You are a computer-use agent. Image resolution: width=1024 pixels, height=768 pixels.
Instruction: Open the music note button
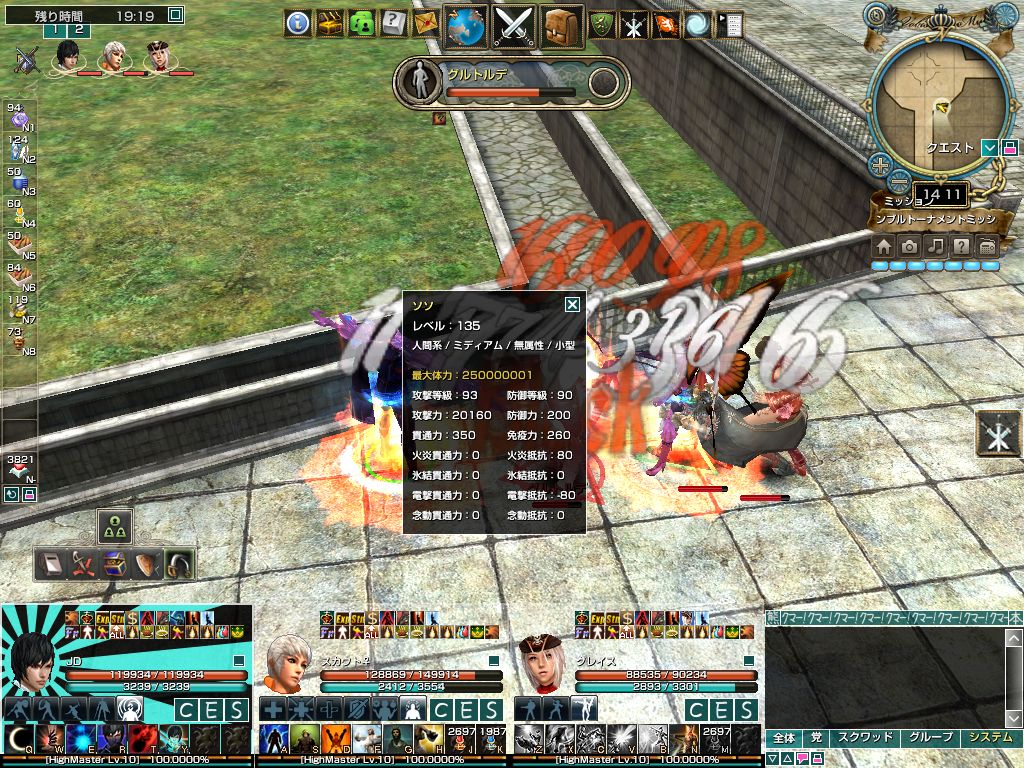(x=935, y=246)
